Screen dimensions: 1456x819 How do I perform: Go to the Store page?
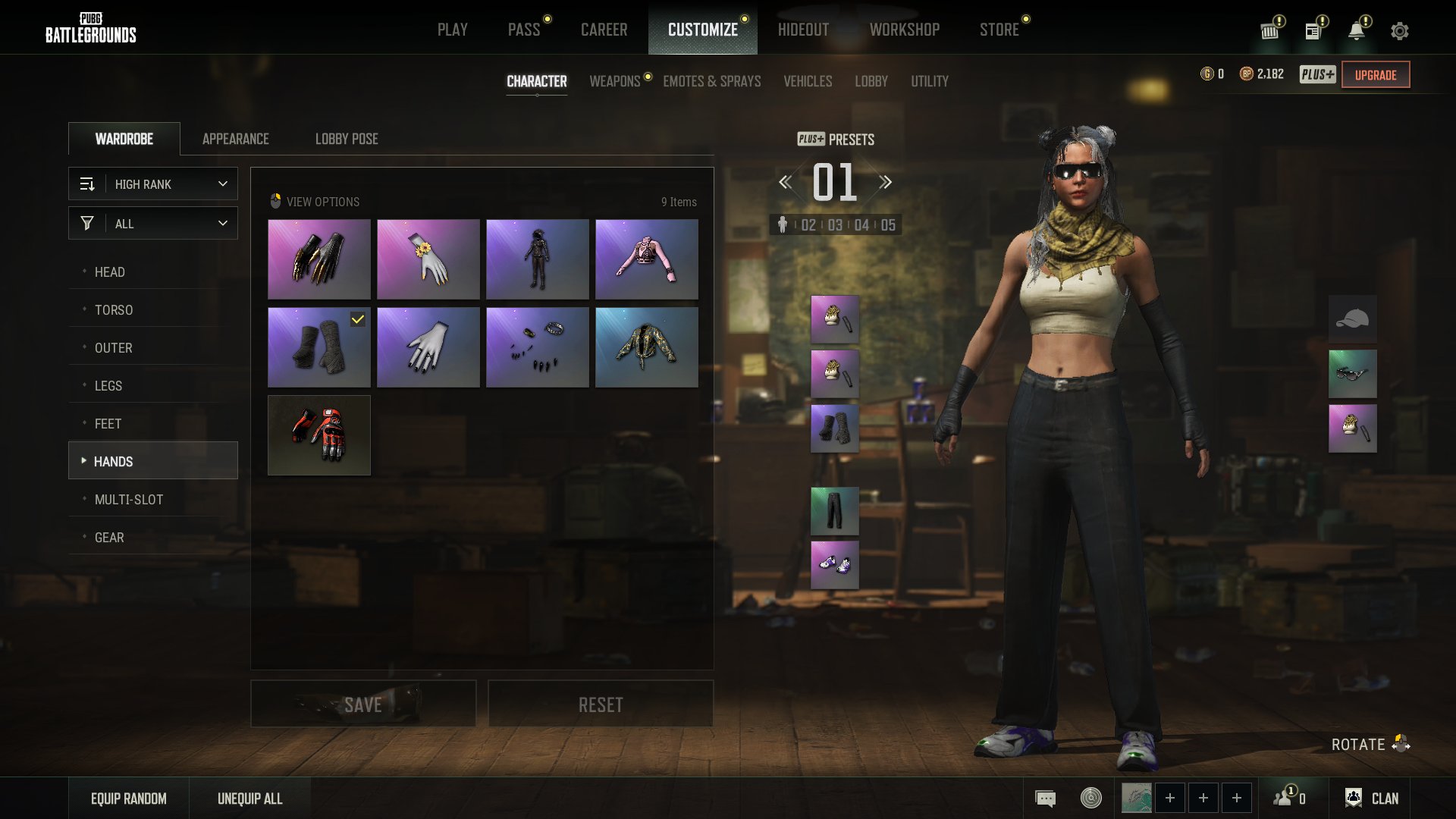999,30
